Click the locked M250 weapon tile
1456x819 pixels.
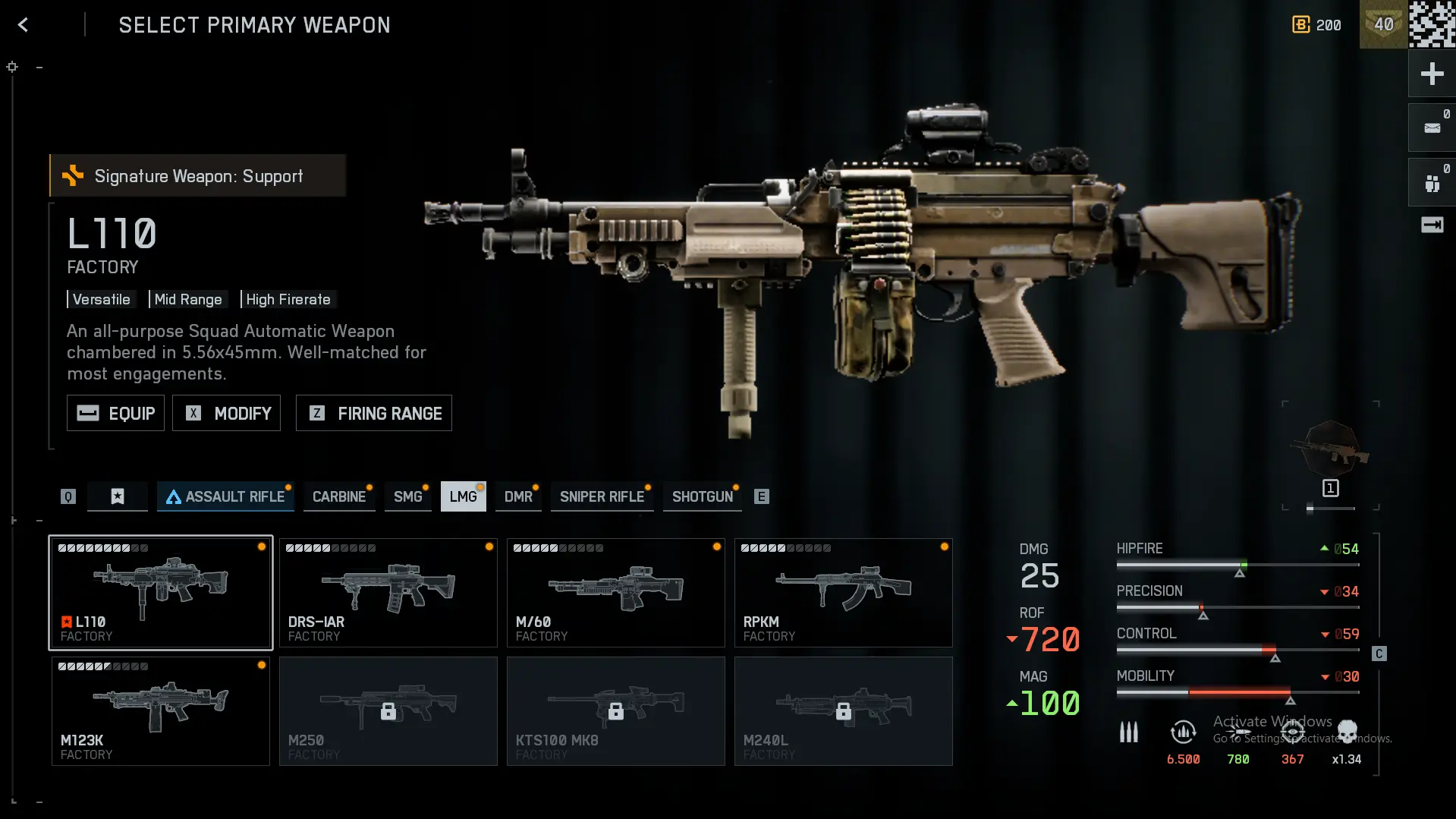tap(388, 711)
